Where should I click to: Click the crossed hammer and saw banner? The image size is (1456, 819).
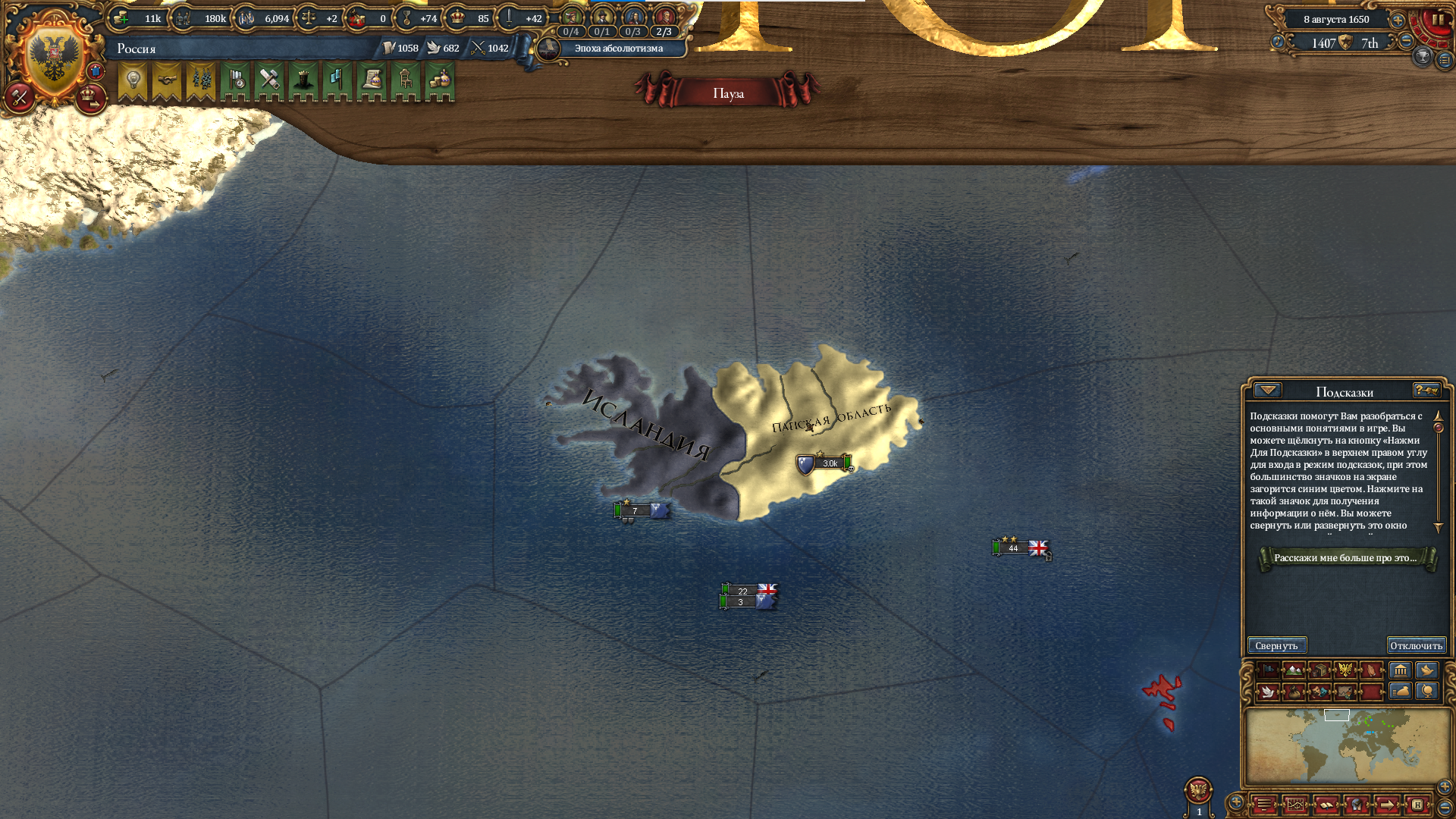tap(269, 80)
